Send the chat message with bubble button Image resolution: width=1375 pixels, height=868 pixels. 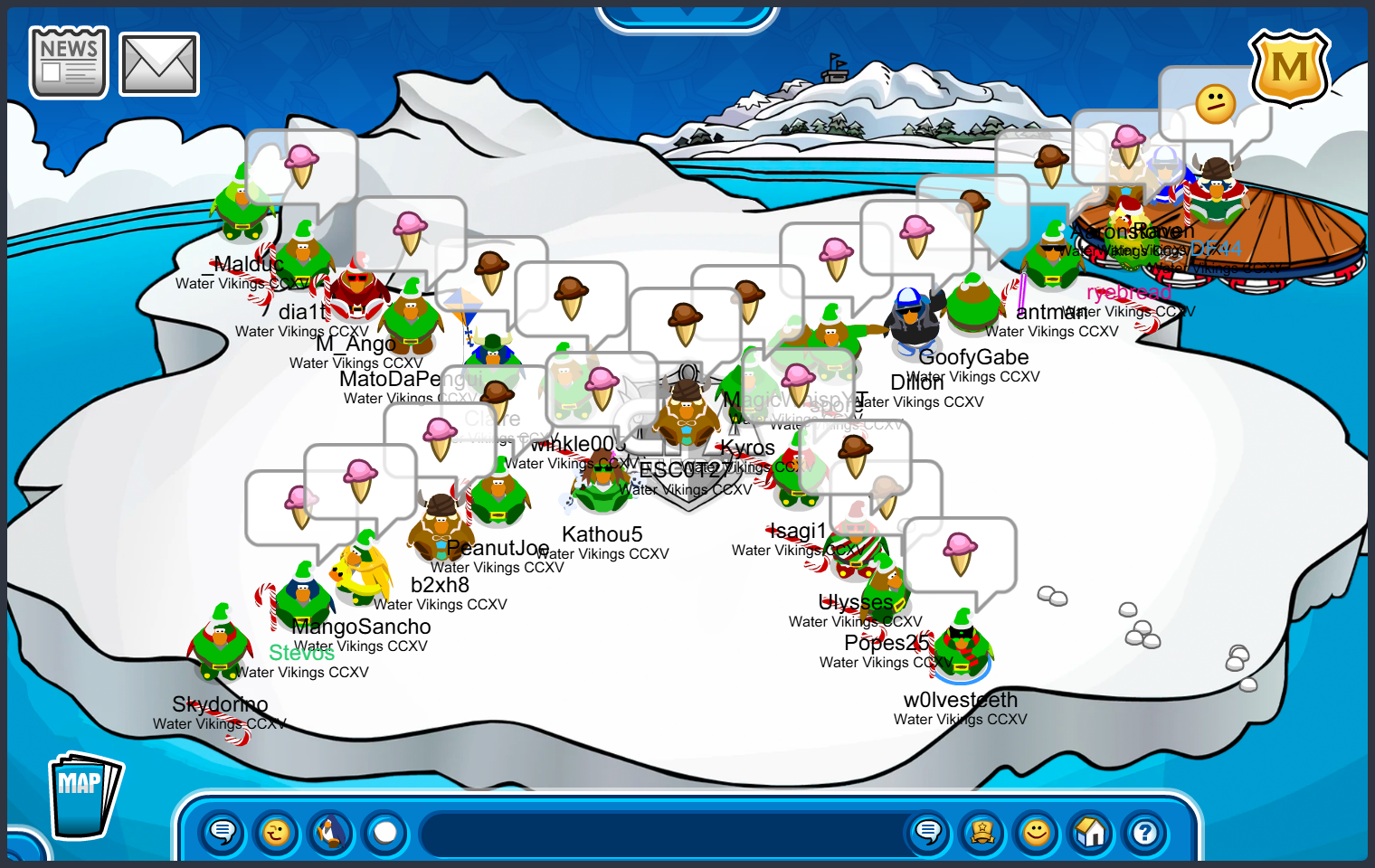click(928, 832)
